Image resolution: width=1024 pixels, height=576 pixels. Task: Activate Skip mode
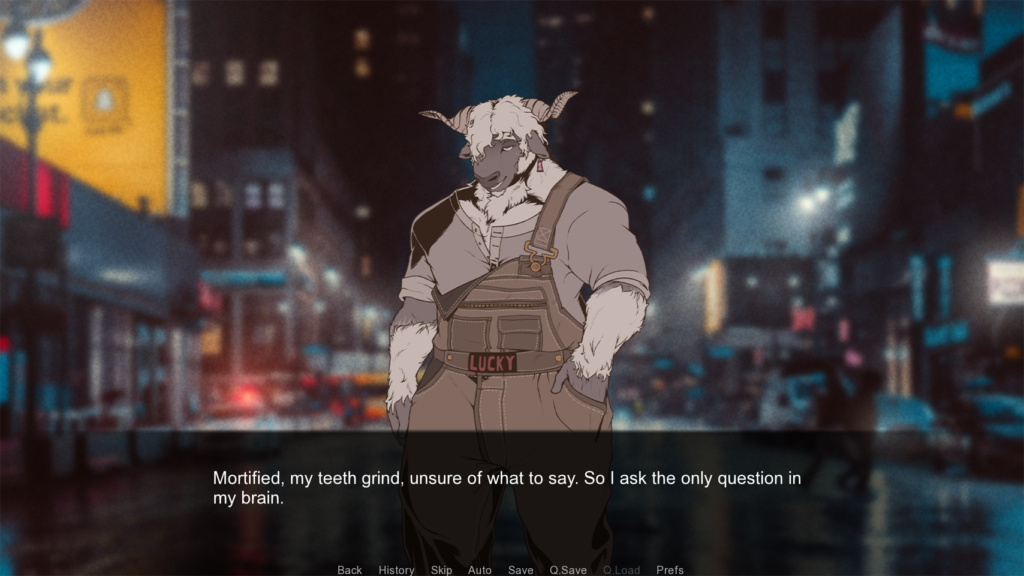(x=441, y=570)
